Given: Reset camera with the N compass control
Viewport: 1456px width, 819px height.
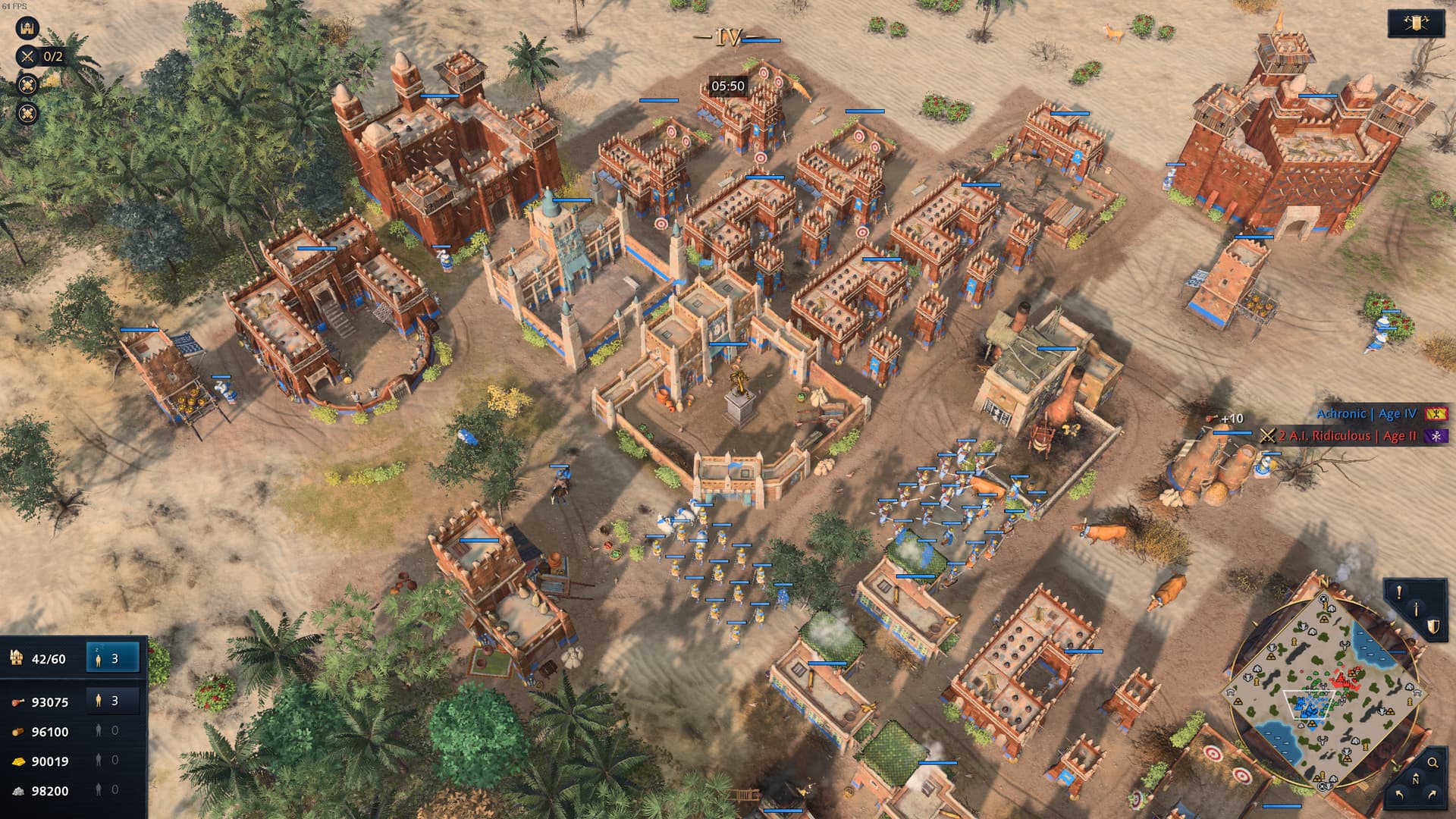Looking at the screenshot, I should tap(1416, 778).
